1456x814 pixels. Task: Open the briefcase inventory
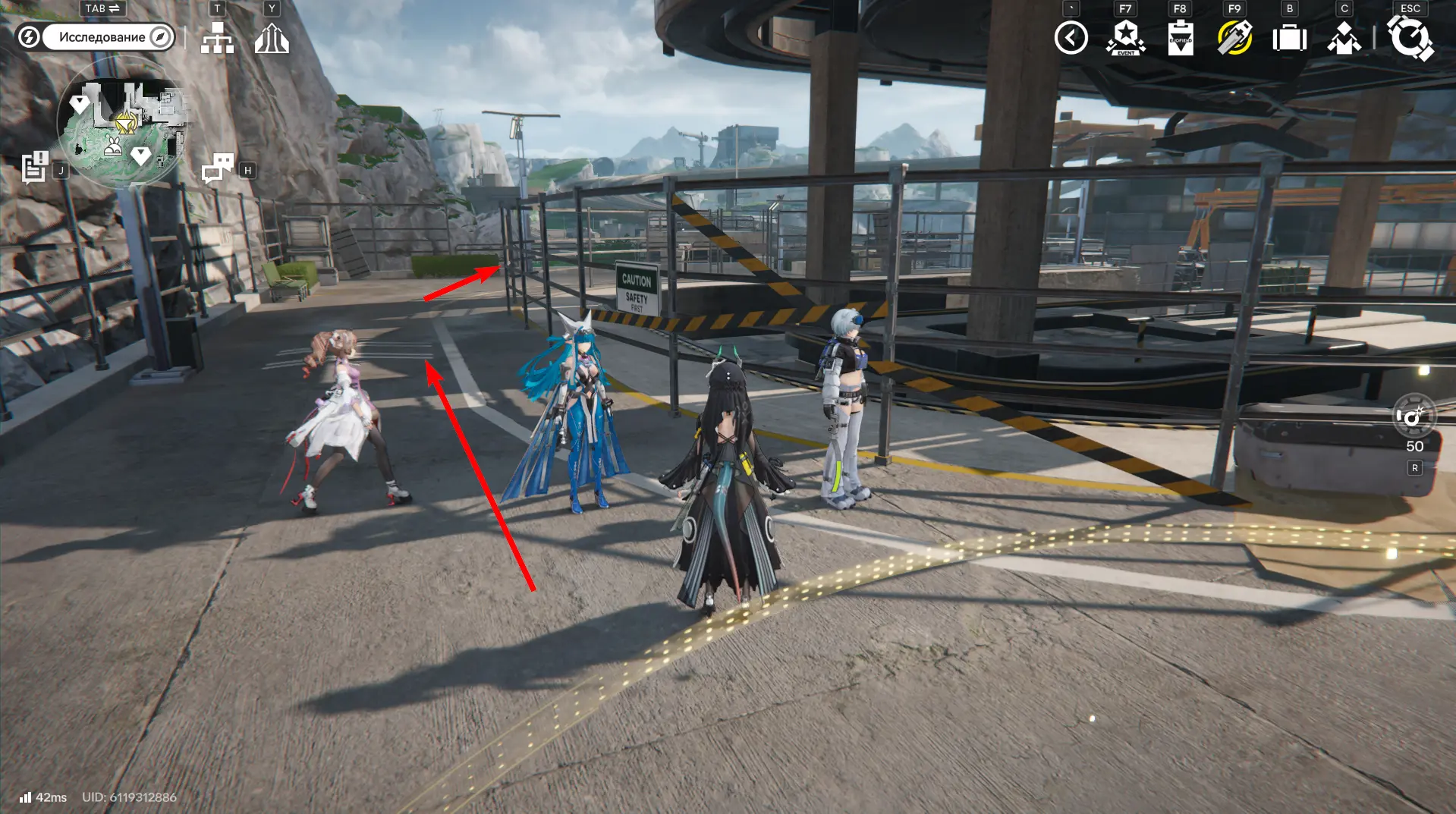tap(1289, 38)
